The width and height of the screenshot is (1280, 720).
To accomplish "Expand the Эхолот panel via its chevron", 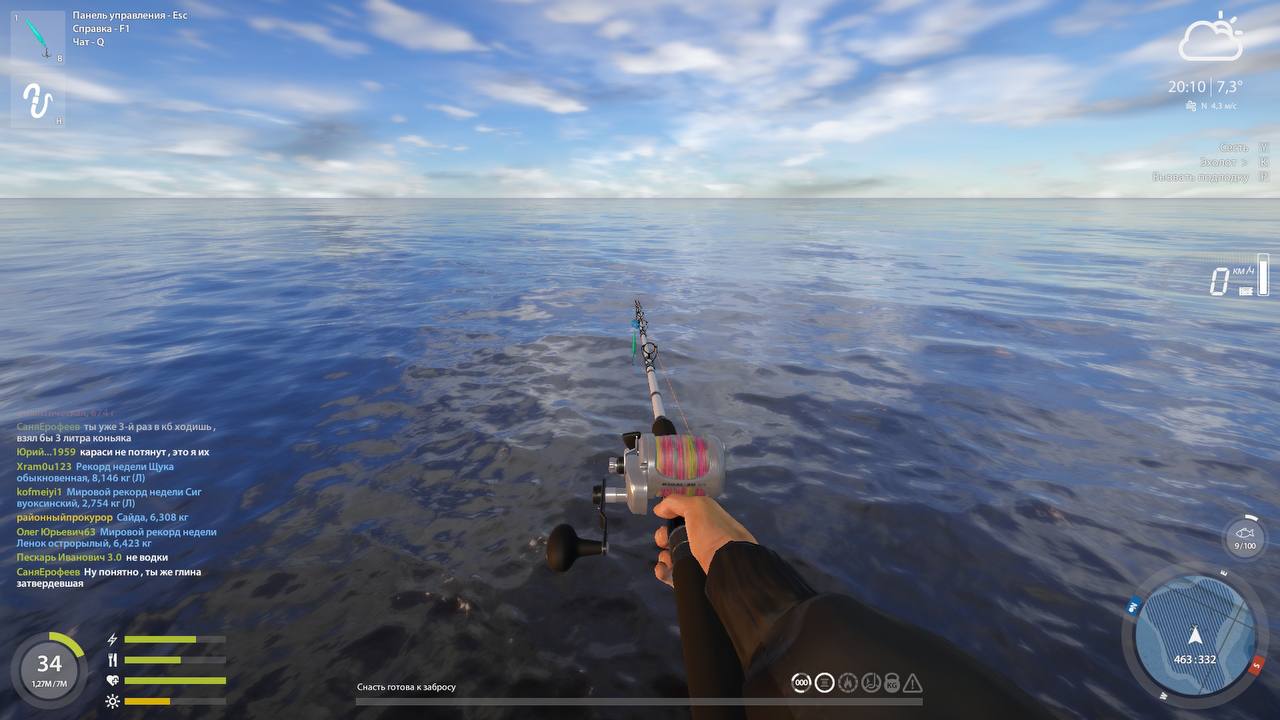I will (x=1244, y=160).
